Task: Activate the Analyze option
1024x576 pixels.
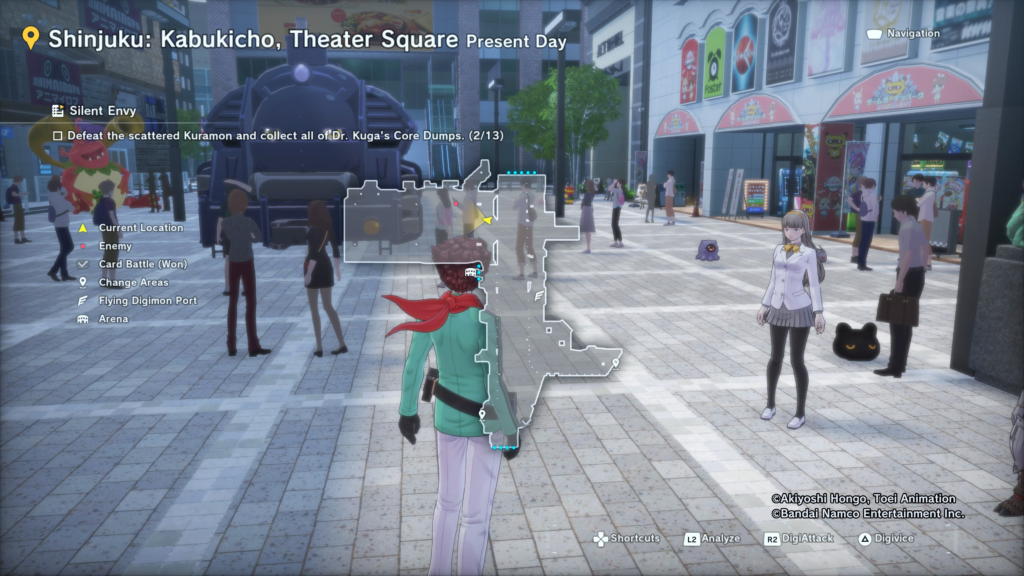Action: pos(711,538)
